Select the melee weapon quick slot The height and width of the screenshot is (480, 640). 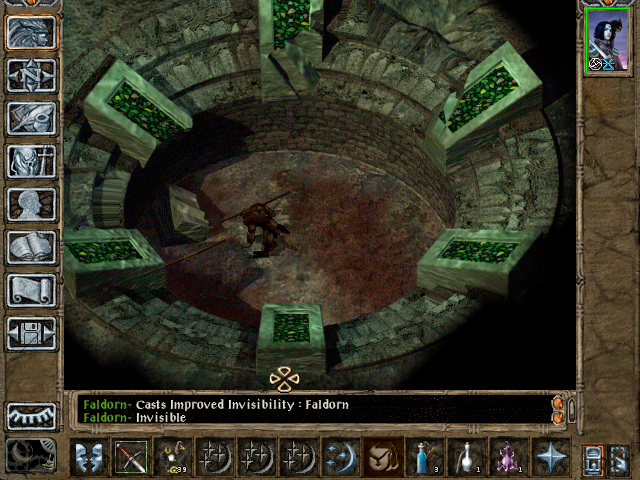click(131, 457)
